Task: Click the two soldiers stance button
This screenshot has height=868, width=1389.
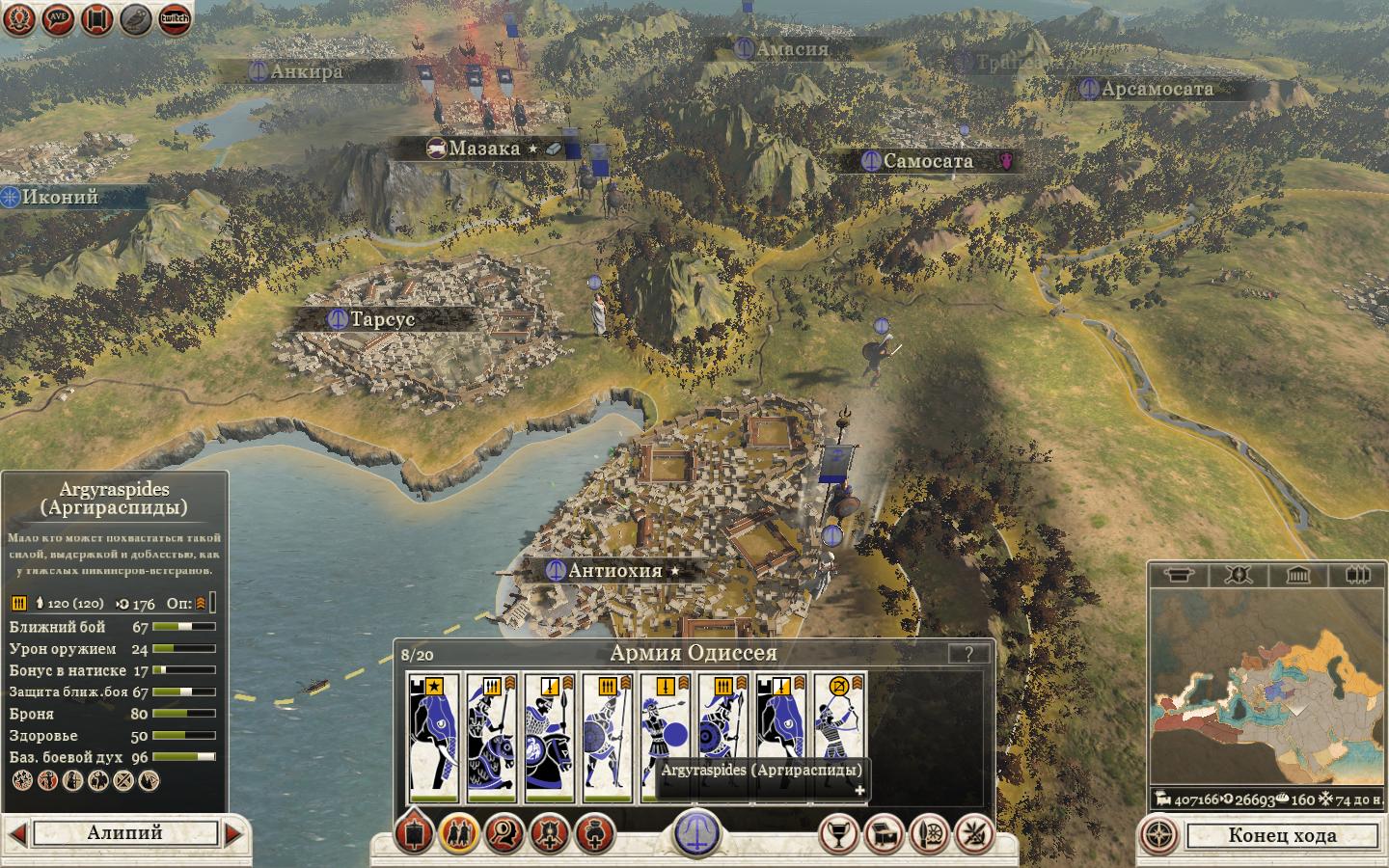Action: pos(459,833)
